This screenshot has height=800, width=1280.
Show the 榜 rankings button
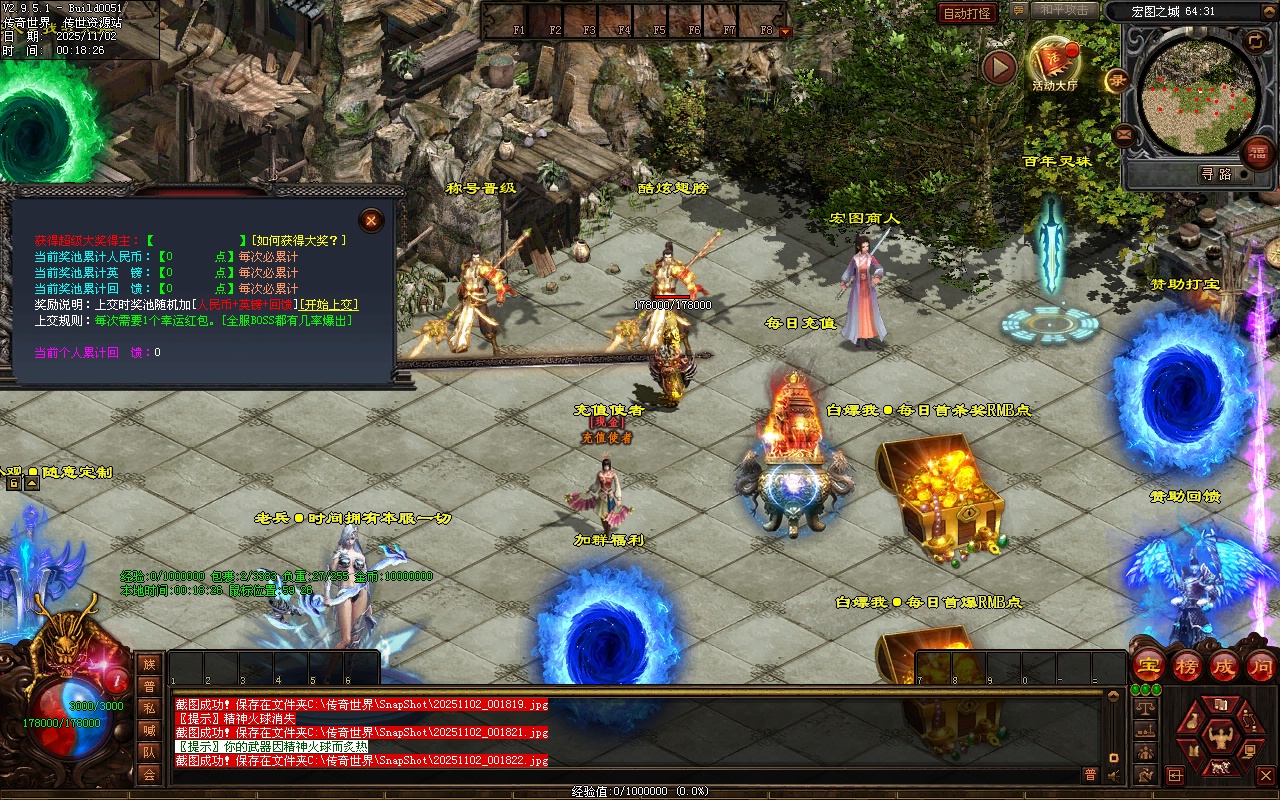click(1186, 665)
